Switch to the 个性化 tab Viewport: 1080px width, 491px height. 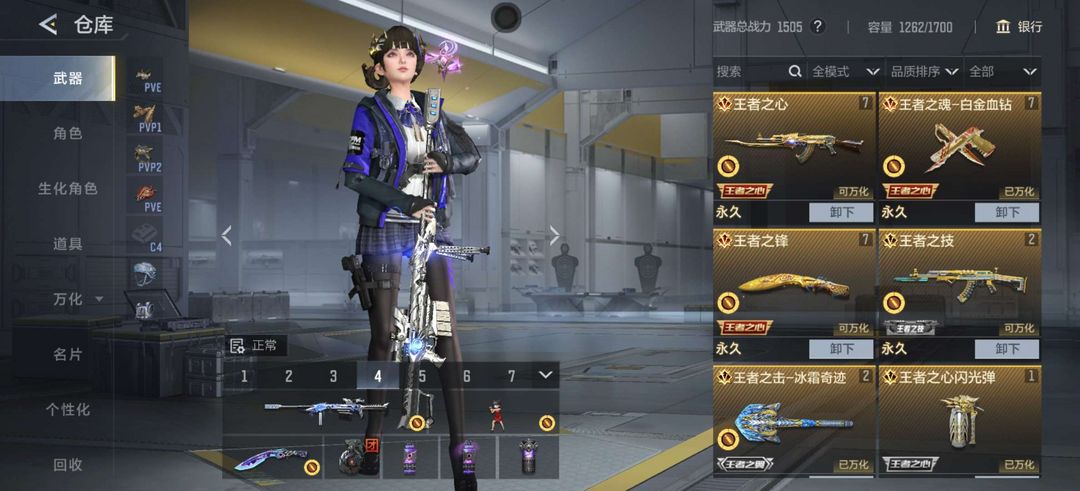[x=68, y=409]
